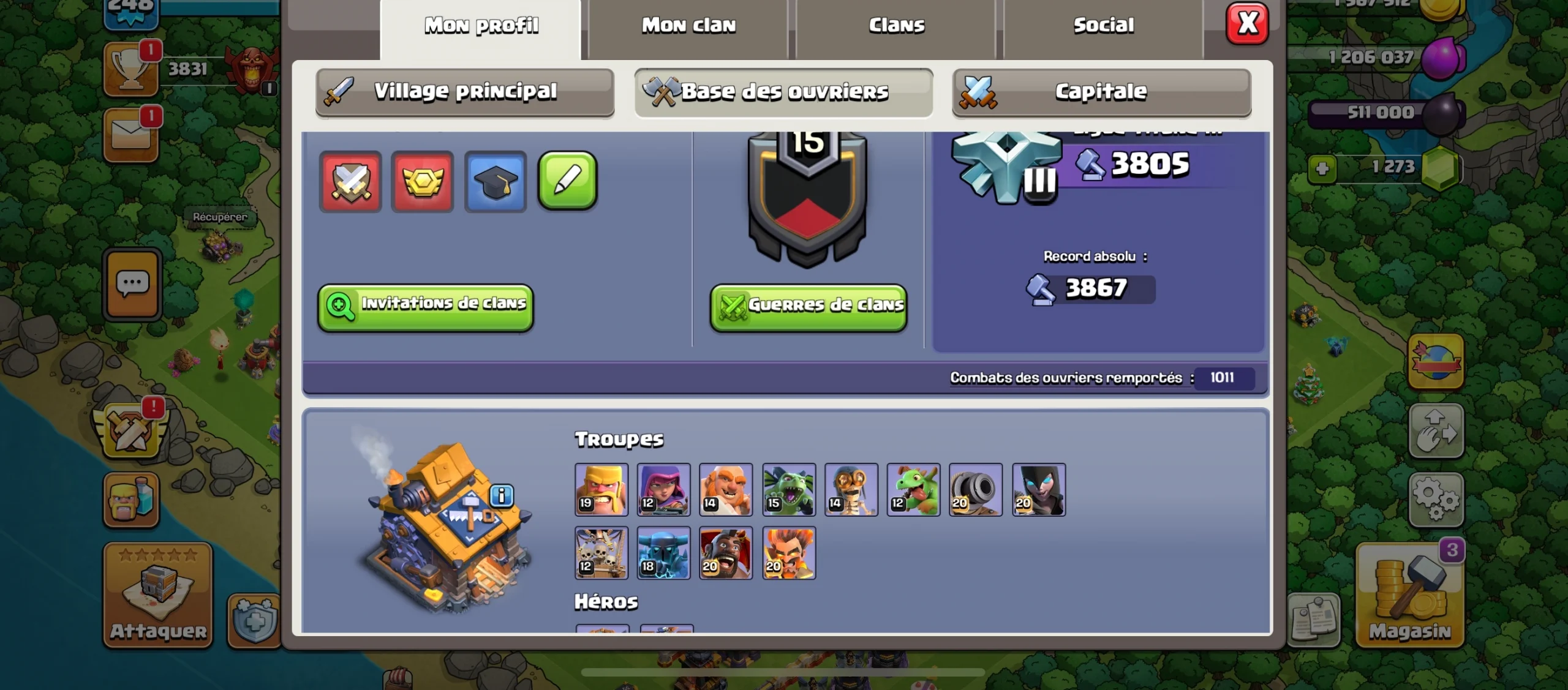1568x690 pixels.
Task: Show info for the Builder Hall
Action: click(502, 495)
